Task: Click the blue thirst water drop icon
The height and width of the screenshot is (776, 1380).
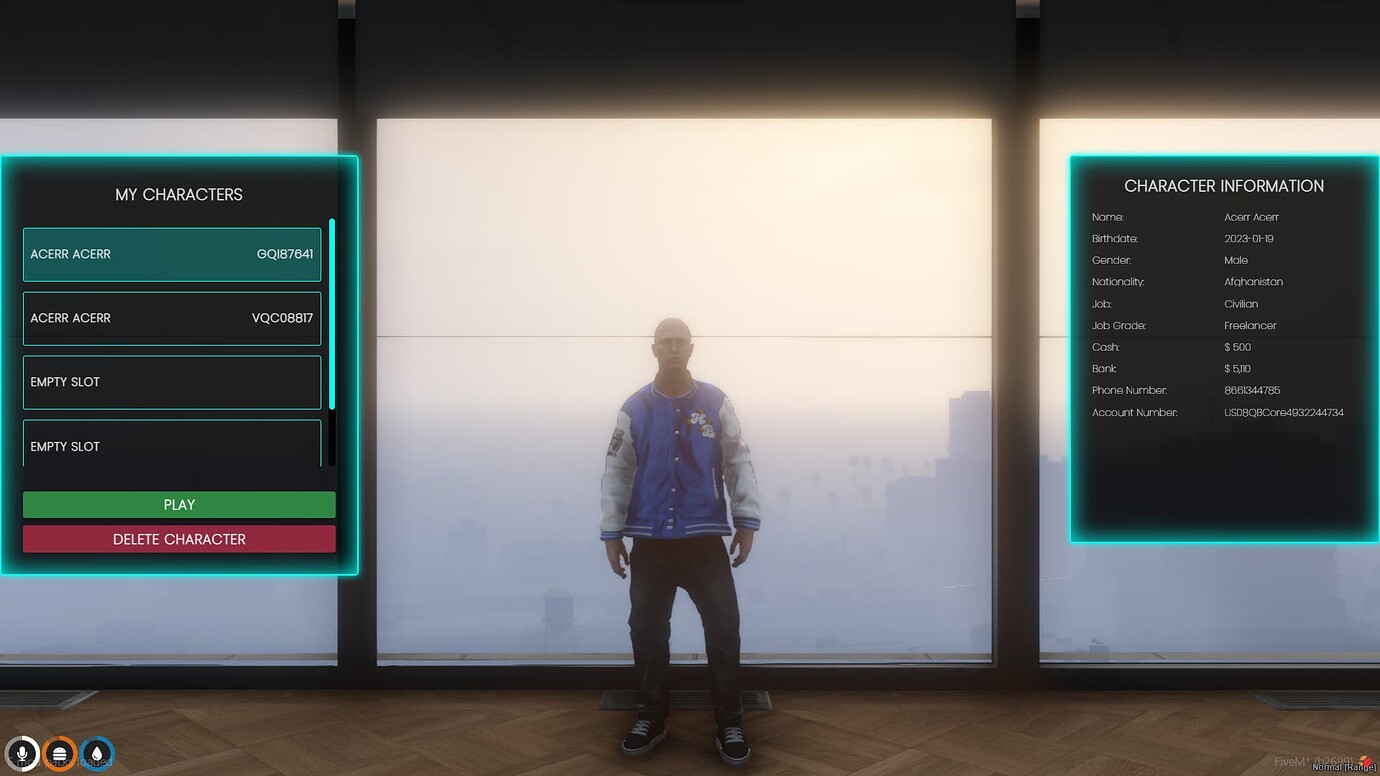Action: pyautogui.click(x=96, y=753)
